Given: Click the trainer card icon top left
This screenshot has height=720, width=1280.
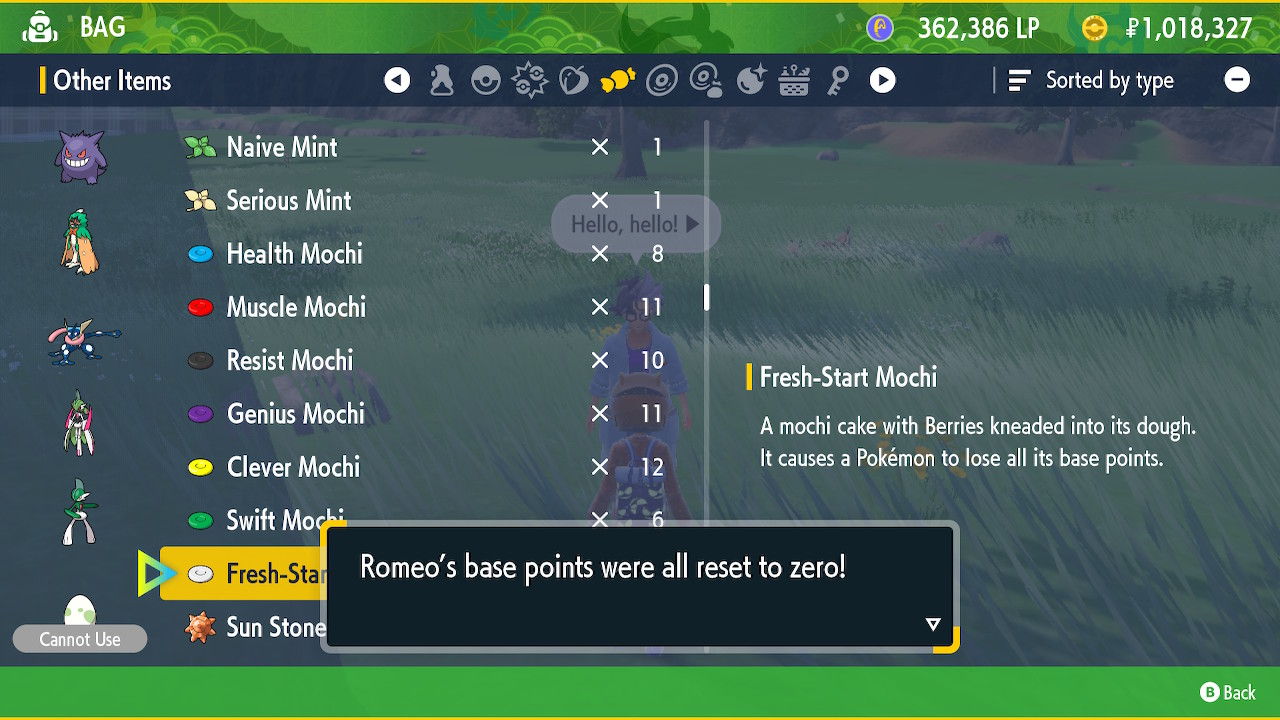Looking at the screenshot, I should pyautogui.click(x=39, y=27).
